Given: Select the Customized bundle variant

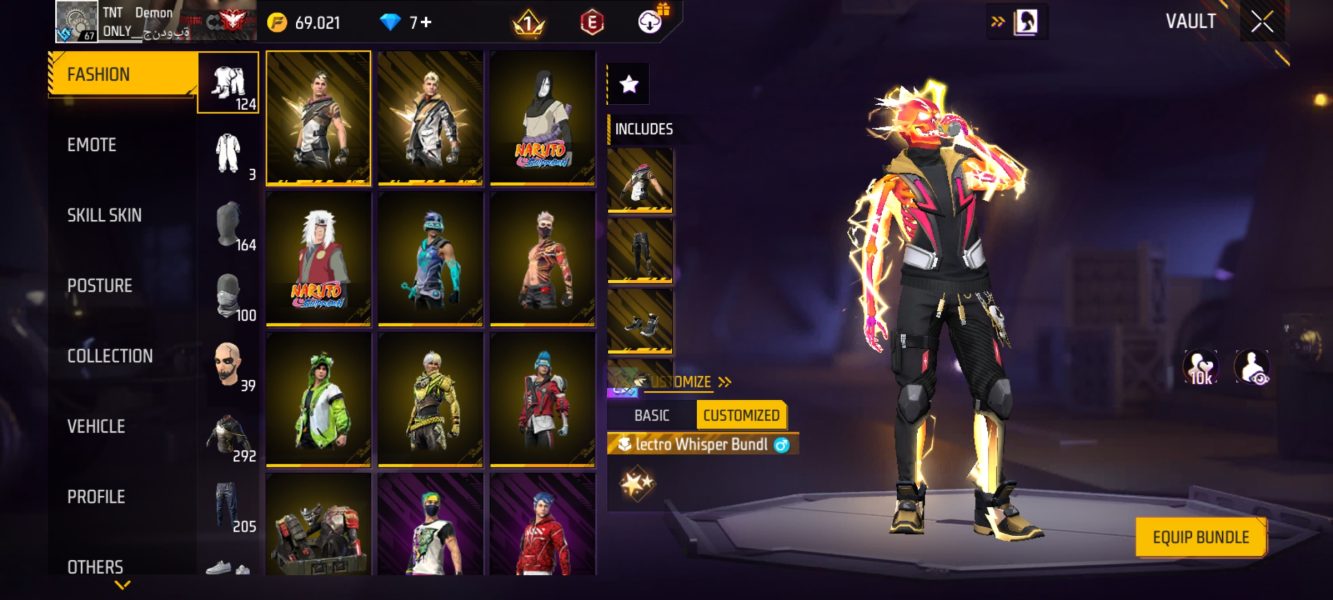Looking at the screenshot, I should click(741, 415).
